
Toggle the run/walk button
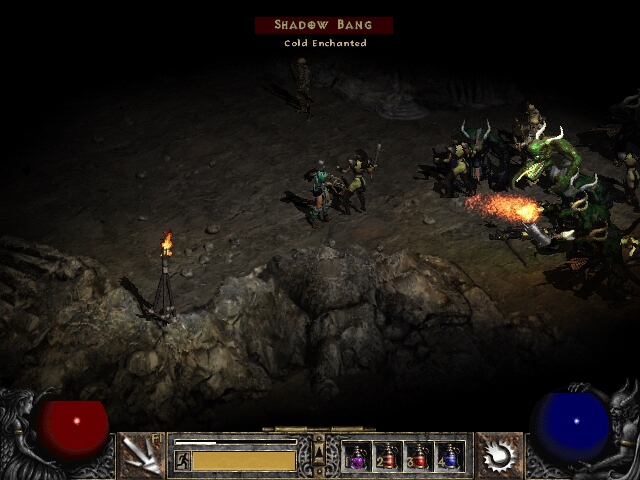(x=183, y=460)
